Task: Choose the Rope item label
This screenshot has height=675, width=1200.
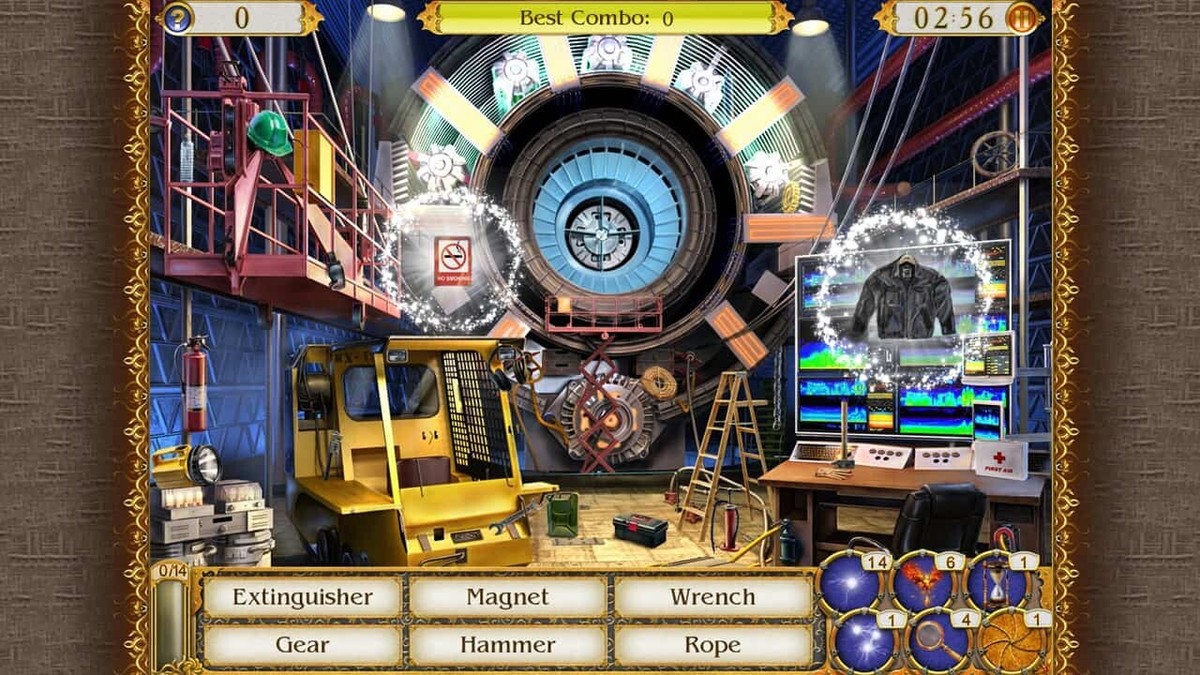Action: click(x=712, y=645)
